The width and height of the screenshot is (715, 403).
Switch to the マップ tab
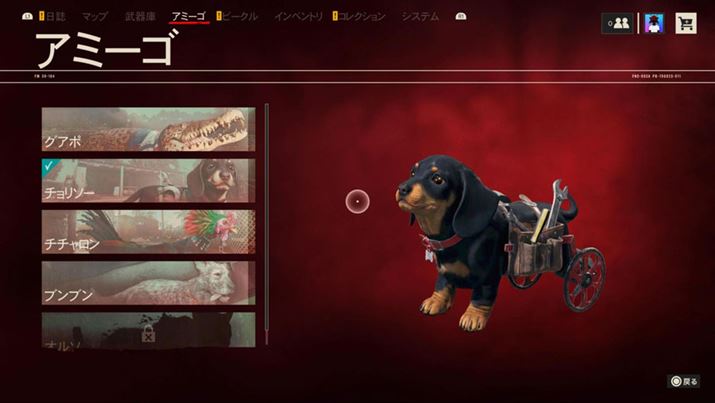click(x=95, y=17)
